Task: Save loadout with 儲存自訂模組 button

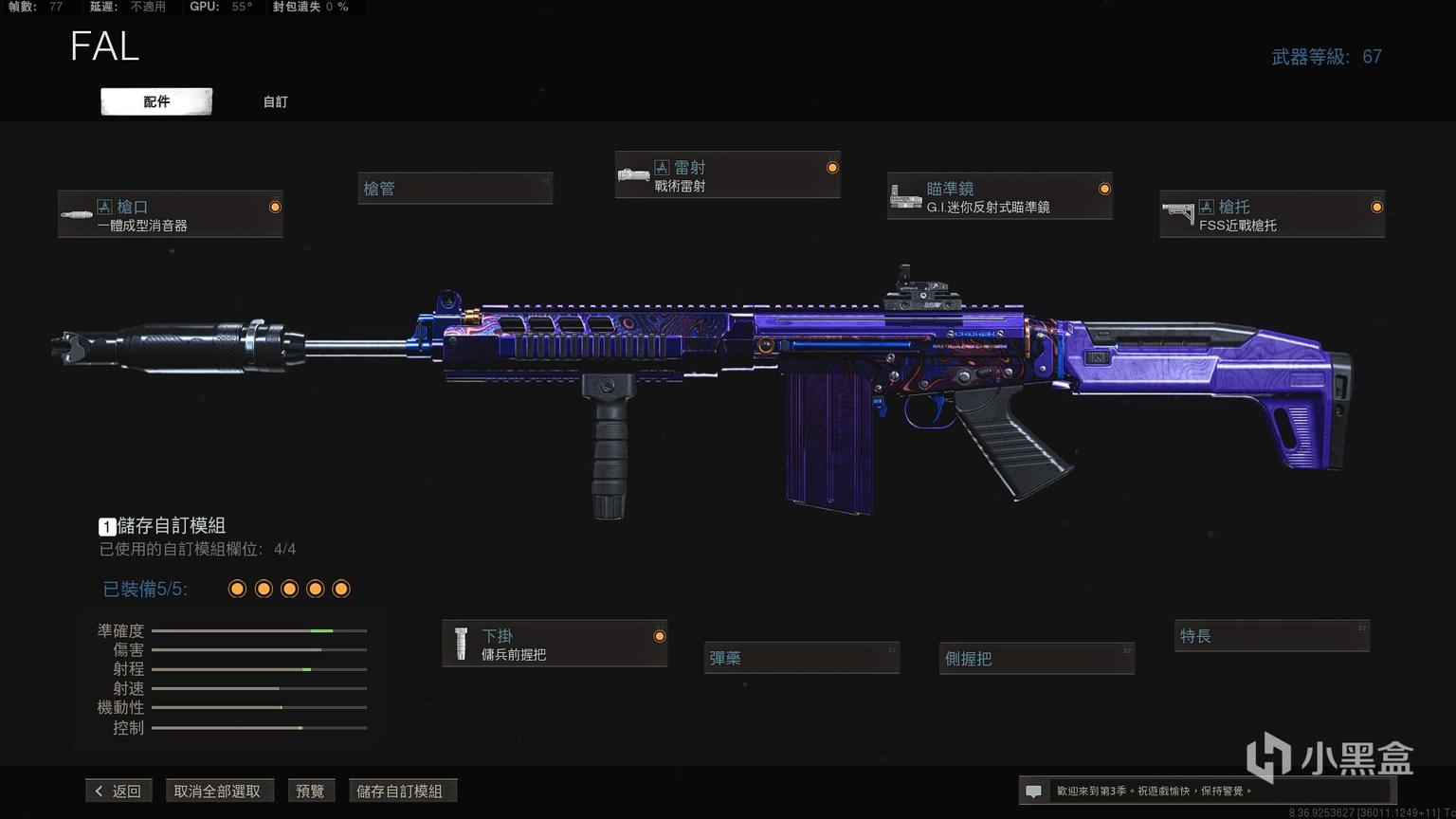Action: point(400,791)
